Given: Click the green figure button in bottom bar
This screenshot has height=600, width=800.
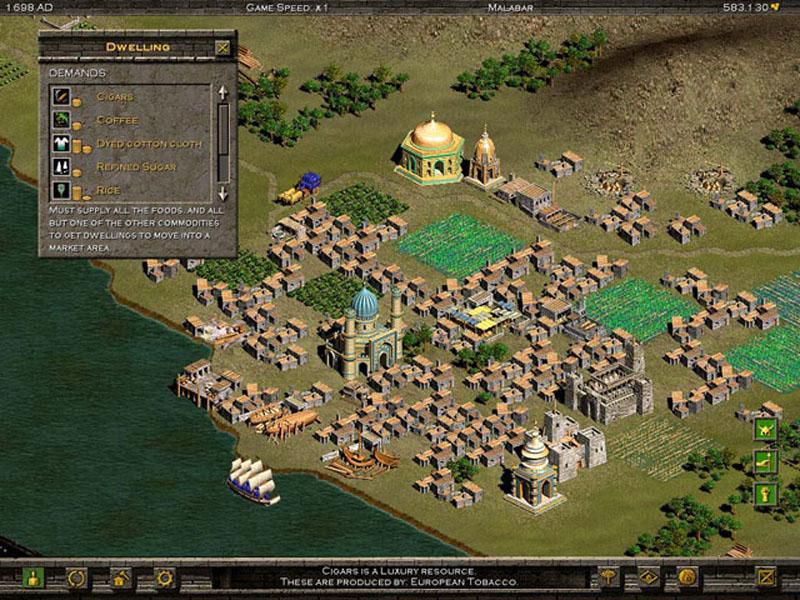Looking at the screenshot, I should [34, 578].
